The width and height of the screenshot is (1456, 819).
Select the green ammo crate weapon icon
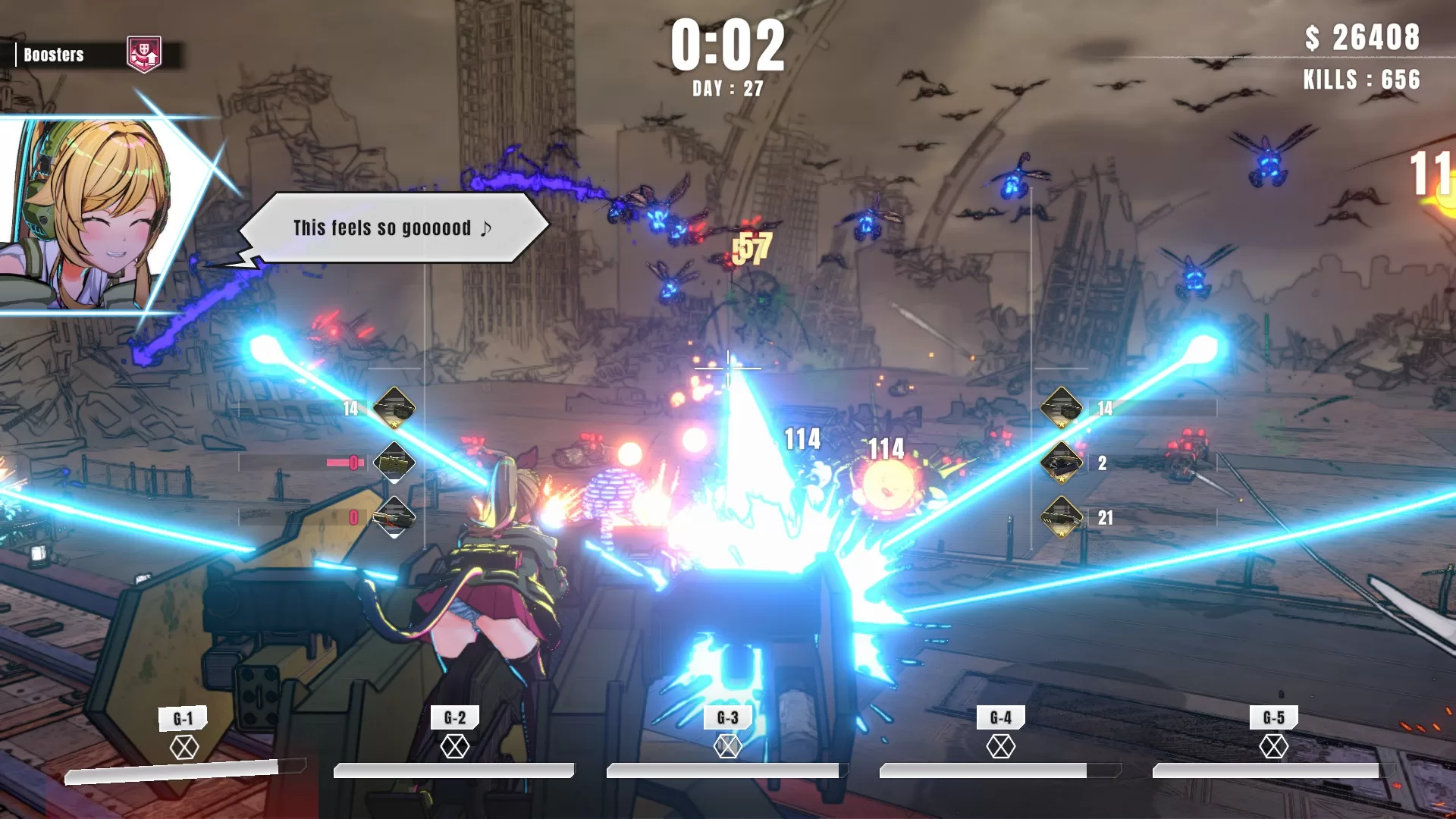pyautogui.click(x=394, y=463)
